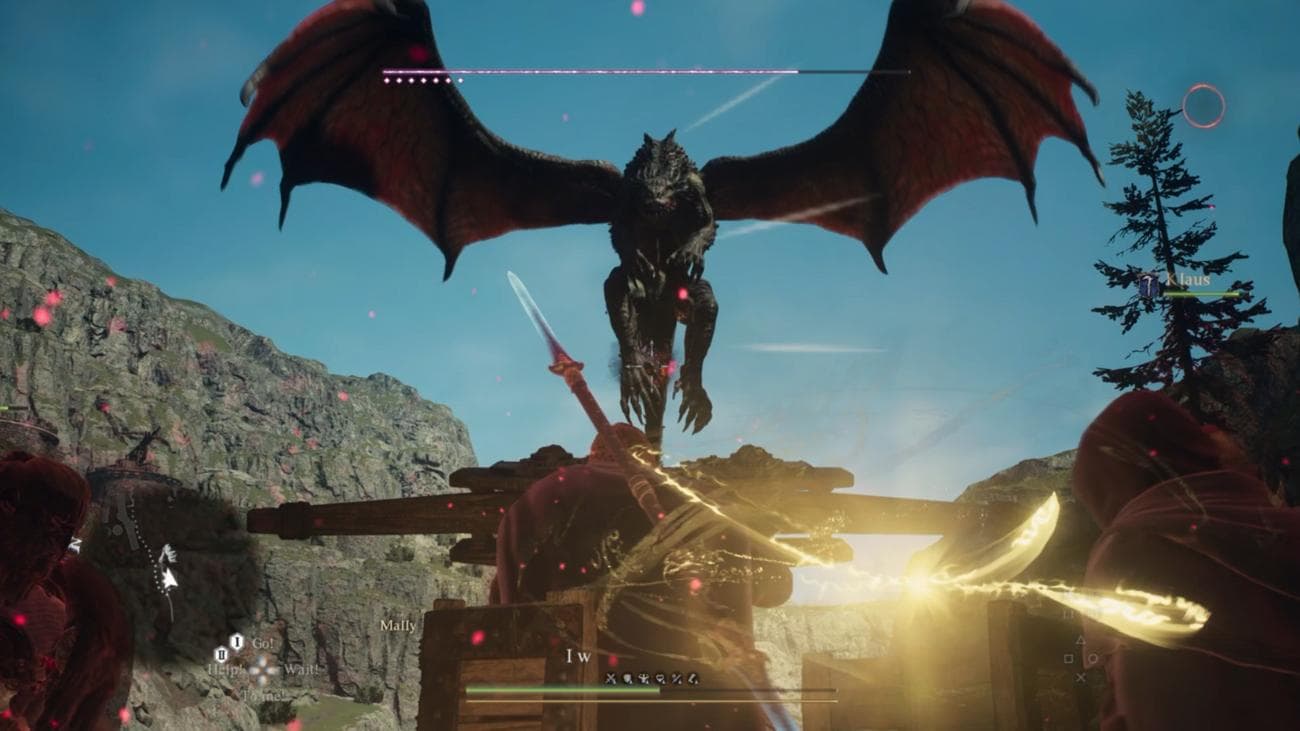Click the shield status icon in the player status row
Image resolution: width=1300 pixels, height=731 pixels.
click(627, 677)
